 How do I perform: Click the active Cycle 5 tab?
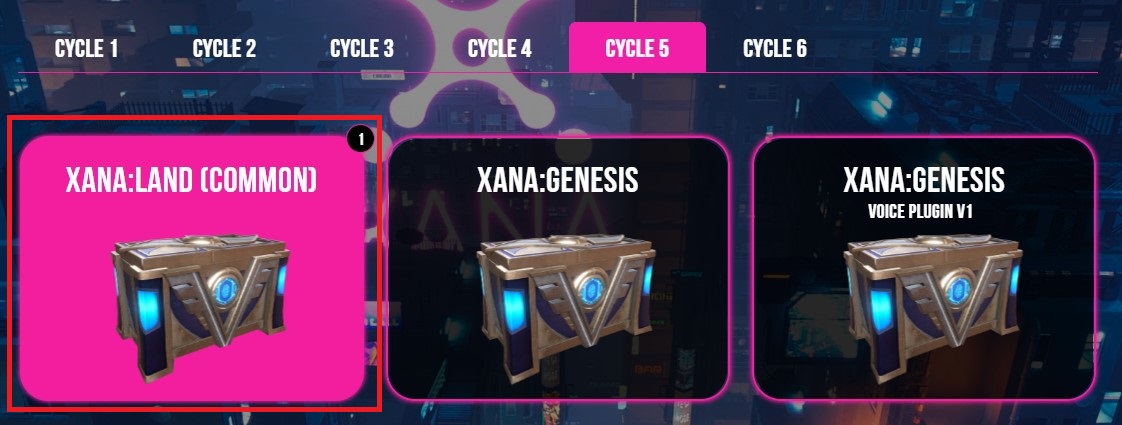click(637, 48)
